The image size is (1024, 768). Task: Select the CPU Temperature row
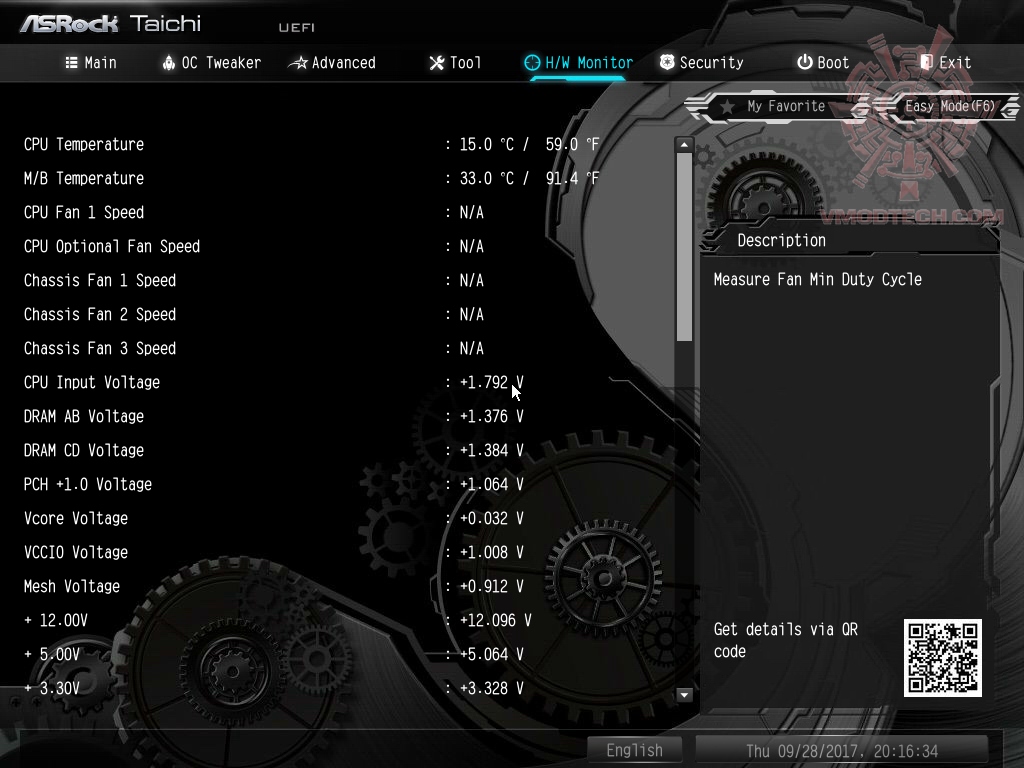tap(84, 144)
